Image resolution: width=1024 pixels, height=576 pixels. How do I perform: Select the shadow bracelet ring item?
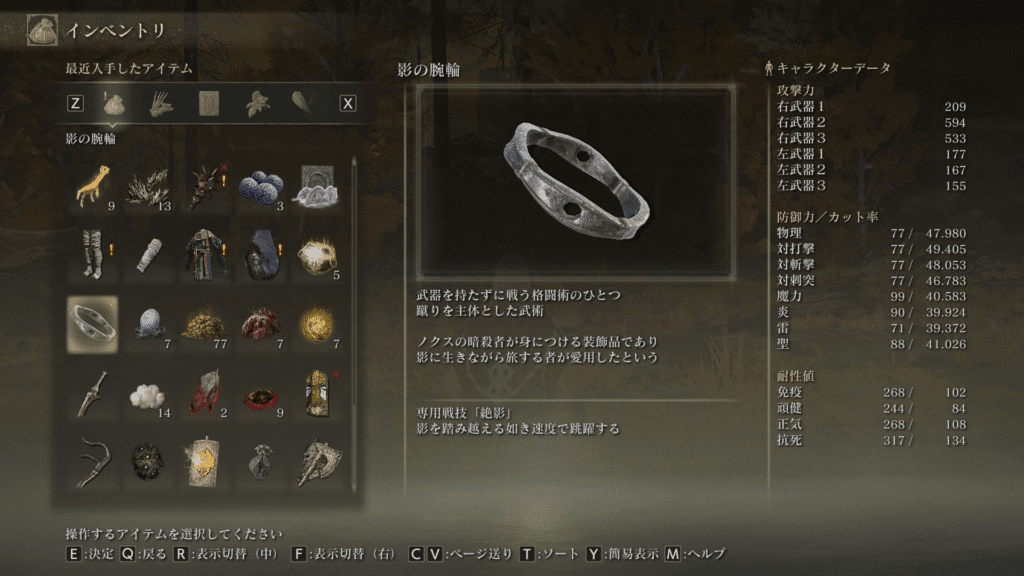click(x=92, y=323)
